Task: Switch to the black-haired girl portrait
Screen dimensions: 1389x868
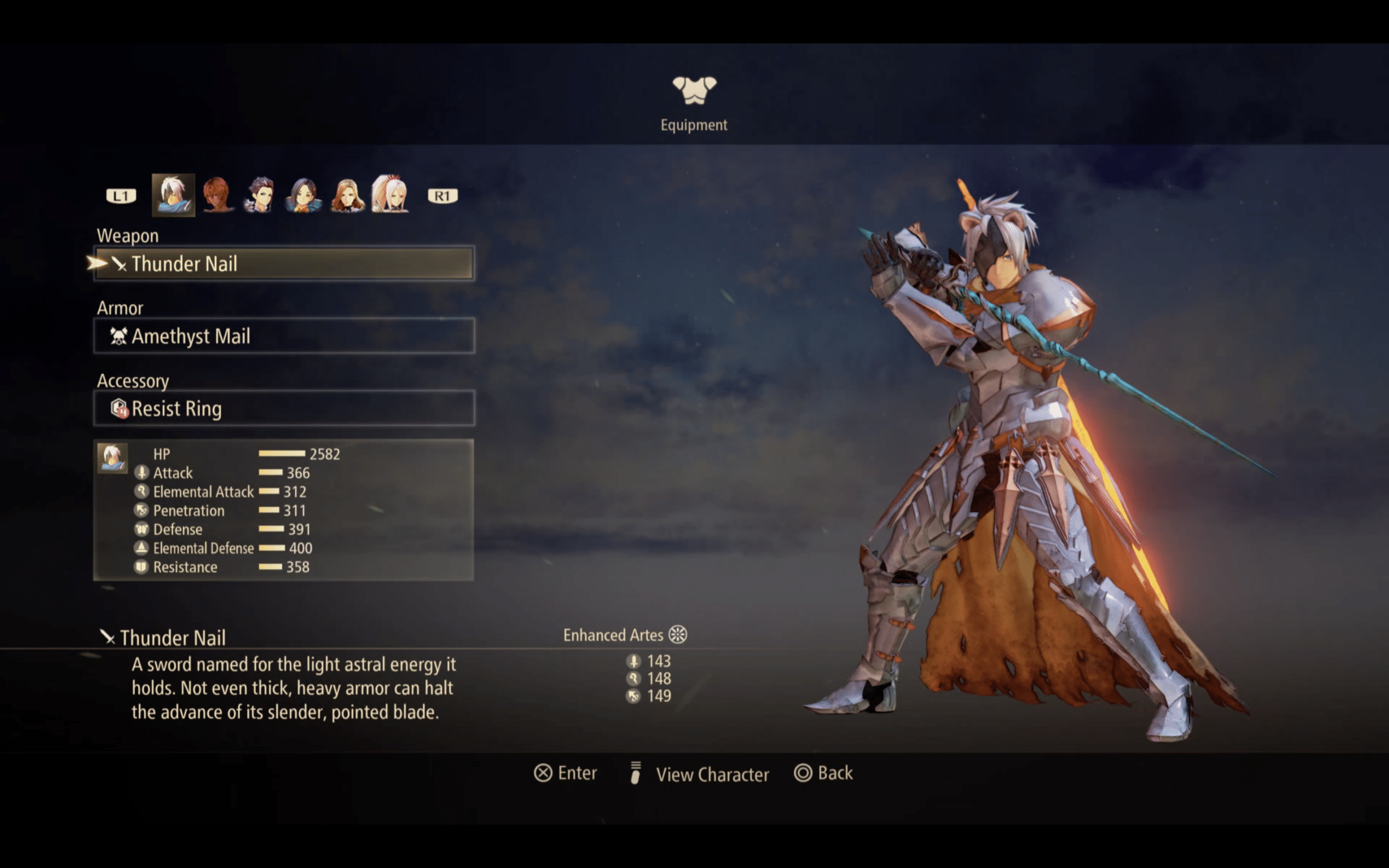Action: tap(303, 195)
